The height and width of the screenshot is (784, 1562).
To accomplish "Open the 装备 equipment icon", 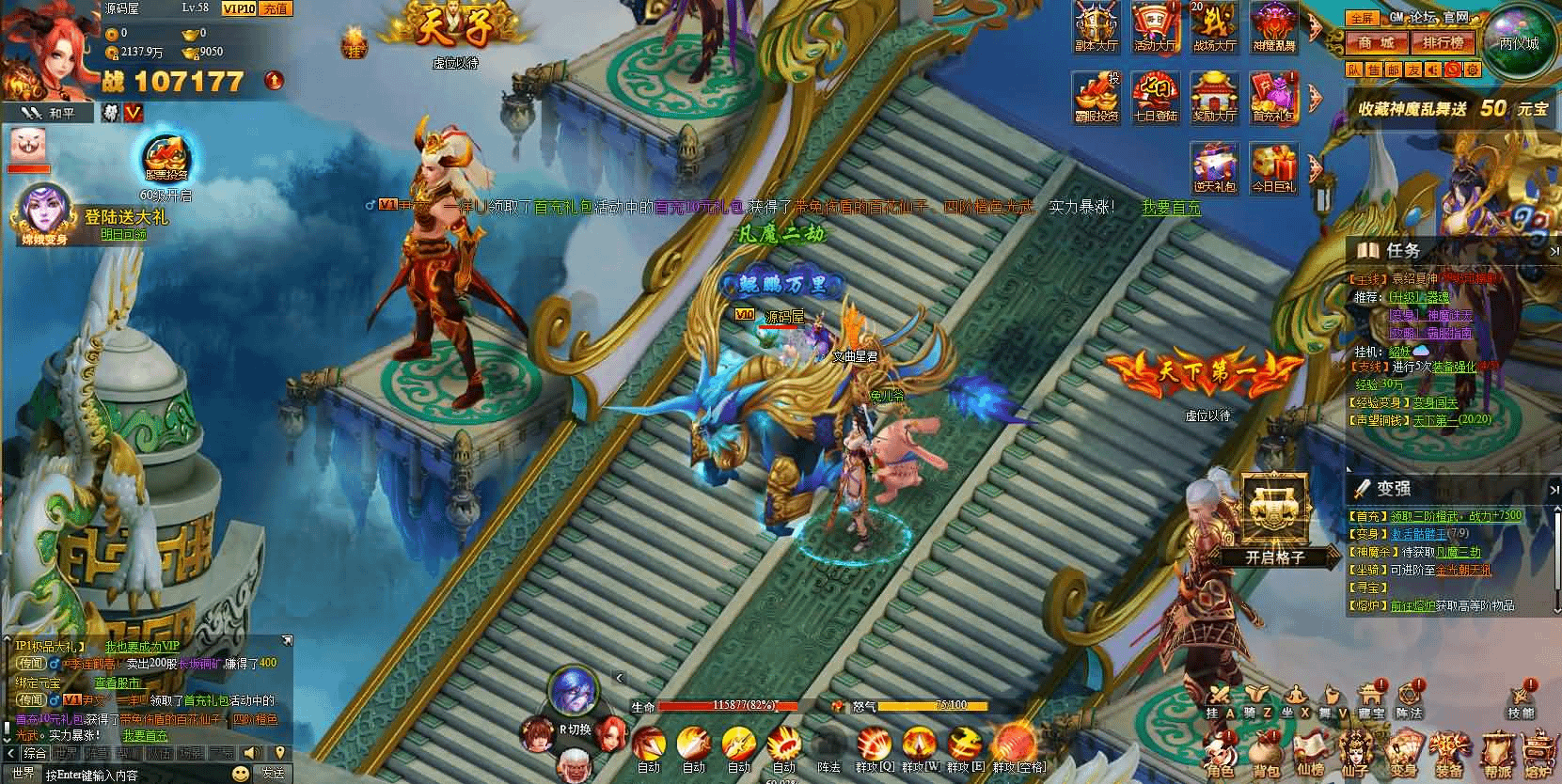I will pyautogui.click(x=1448, y=753).
